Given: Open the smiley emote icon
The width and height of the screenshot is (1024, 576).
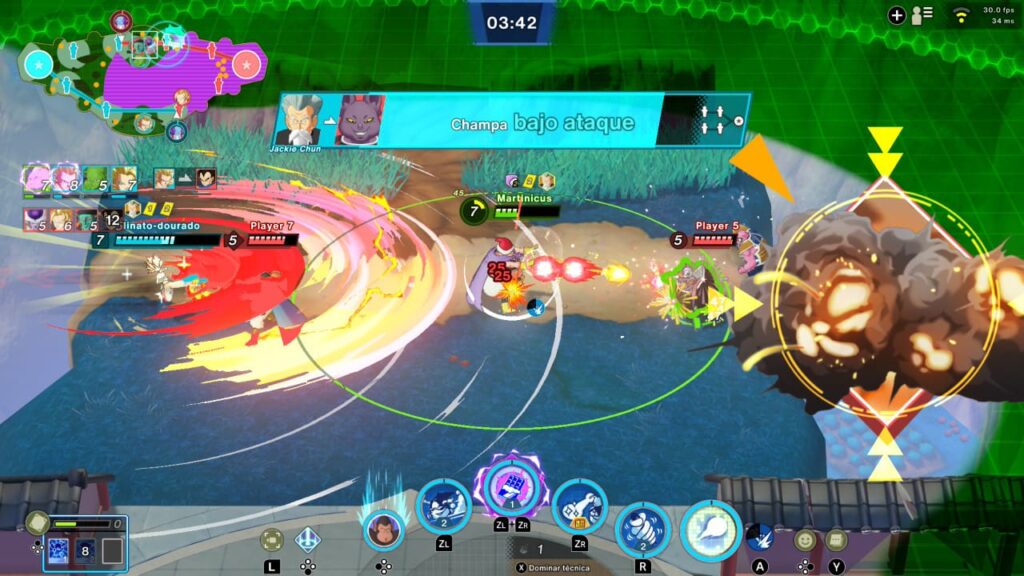Looking at the screenshot, I should pyautogui.click(x=806, y=540).
